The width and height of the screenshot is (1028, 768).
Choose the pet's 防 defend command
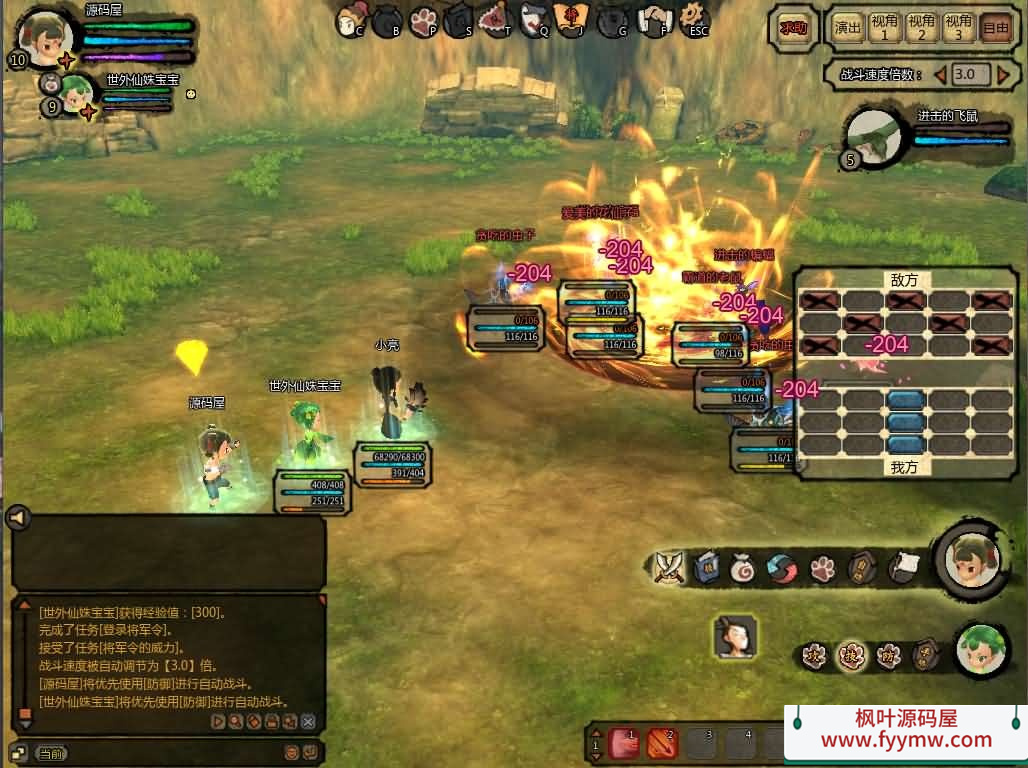(x=888, y=656)
